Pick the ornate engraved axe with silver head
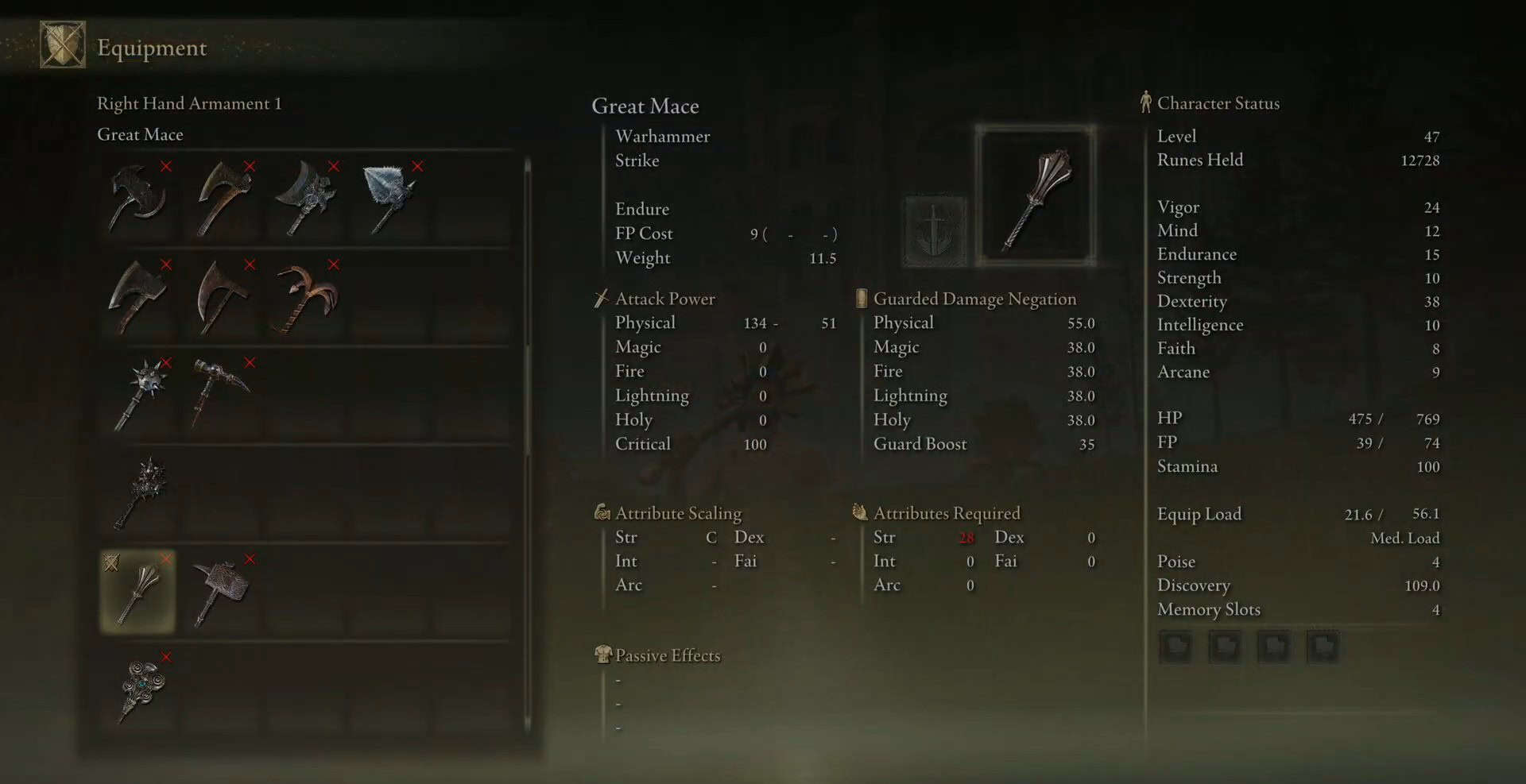Screen dimensions: 1526x784 [307, 199]
